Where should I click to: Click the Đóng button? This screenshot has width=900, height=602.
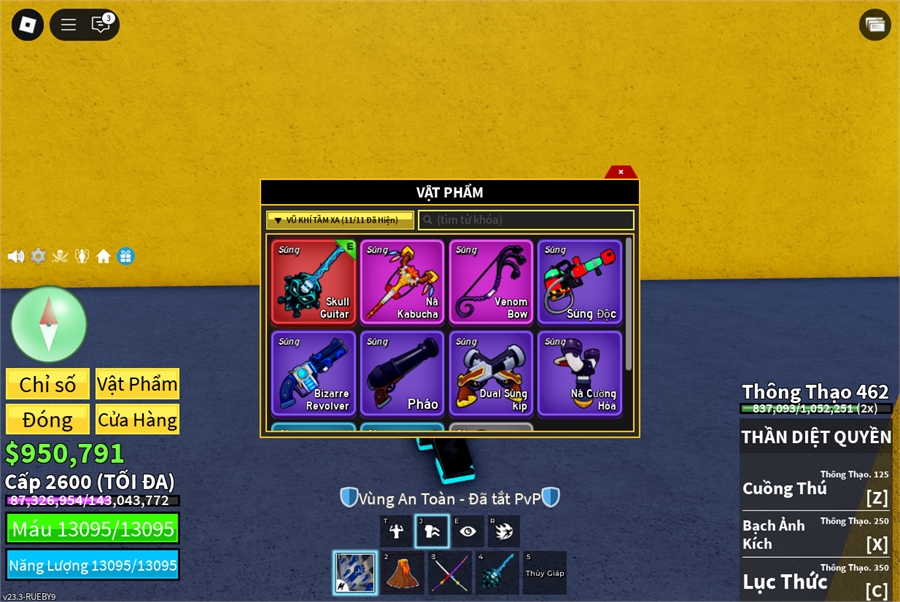[x=48, y=419]
